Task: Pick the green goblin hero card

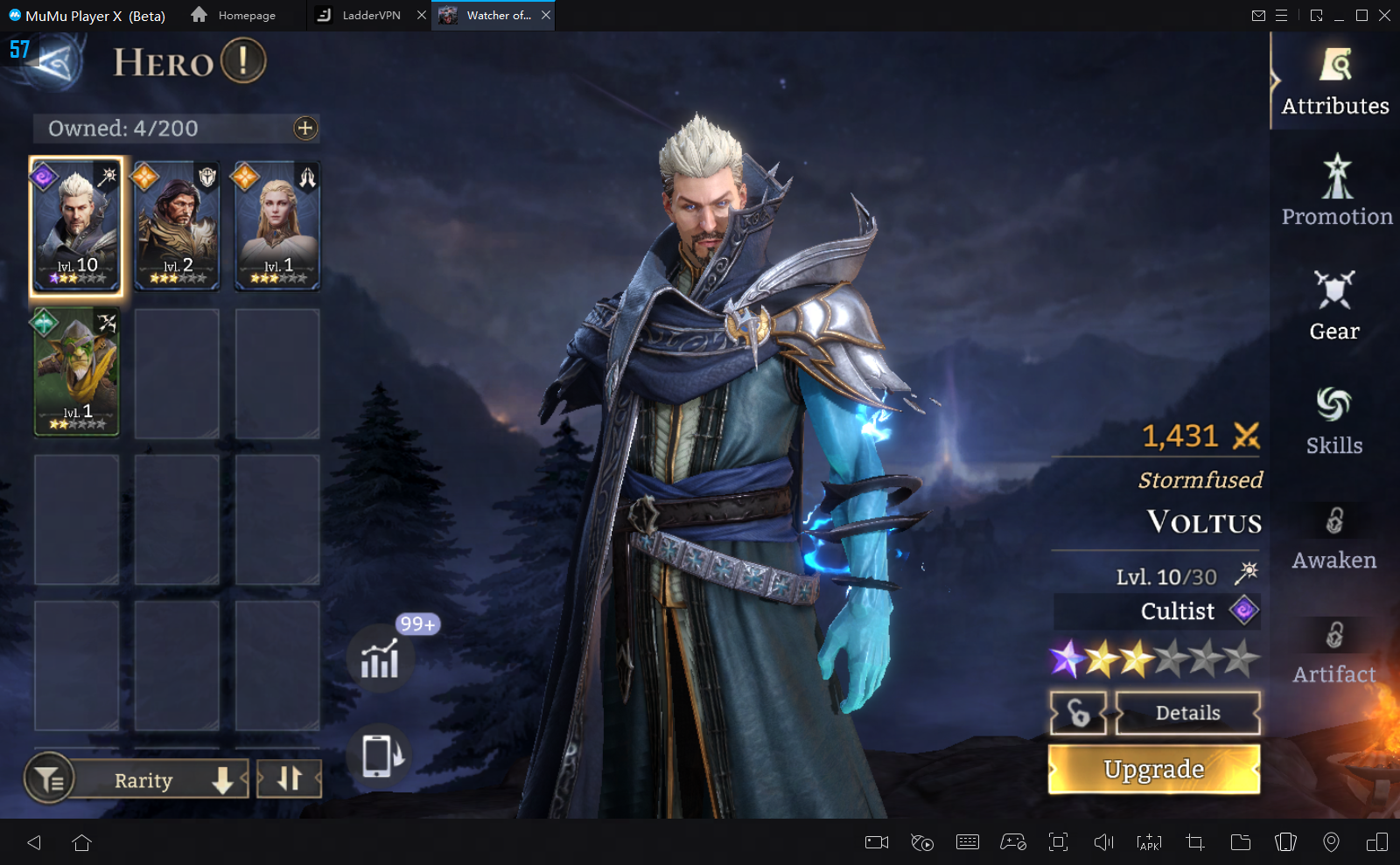Action: point(77,372)
